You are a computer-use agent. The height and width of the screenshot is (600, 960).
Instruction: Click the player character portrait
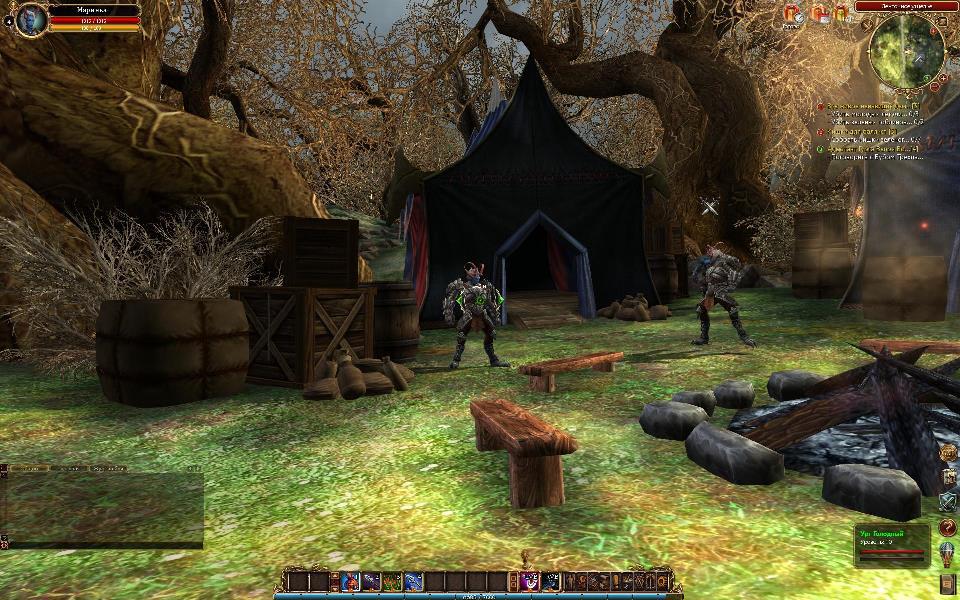pos(31,18)
